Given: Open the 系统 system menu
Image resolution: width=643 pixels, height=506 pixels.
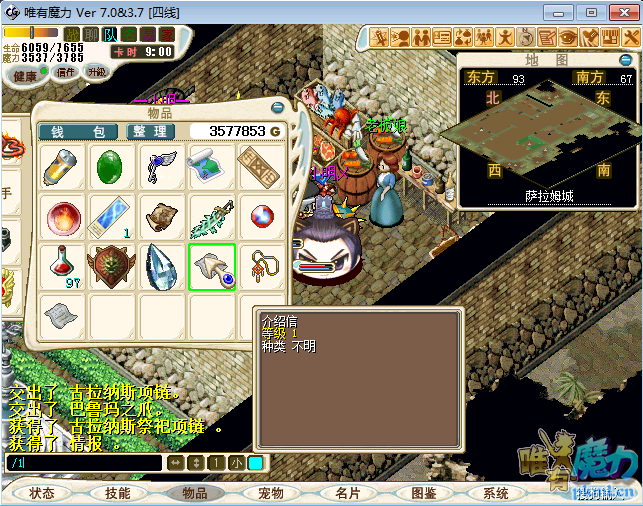Looking at the screenshot, I should [496, 493].
